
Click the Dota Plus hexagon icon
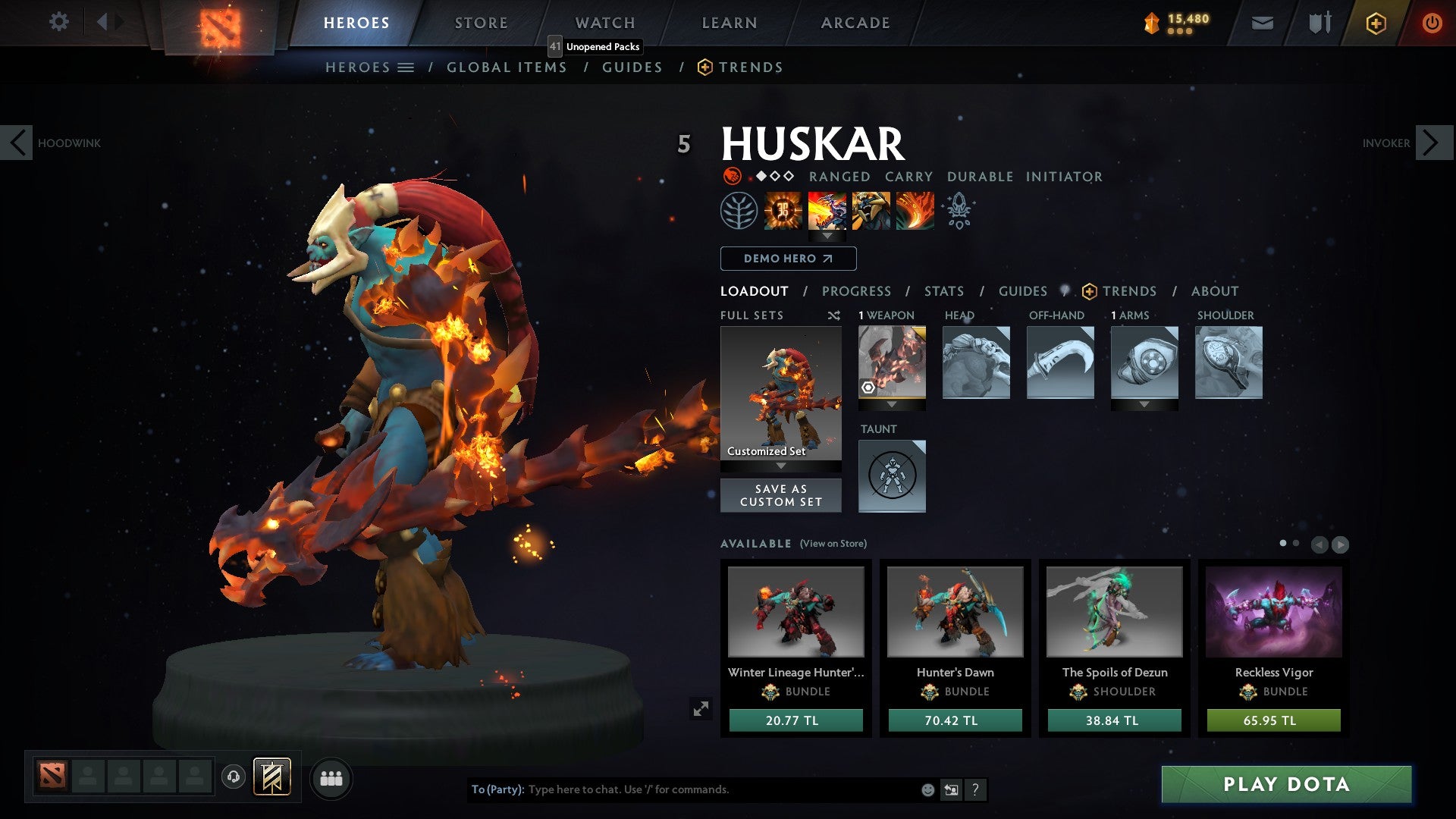point(1376,23)
